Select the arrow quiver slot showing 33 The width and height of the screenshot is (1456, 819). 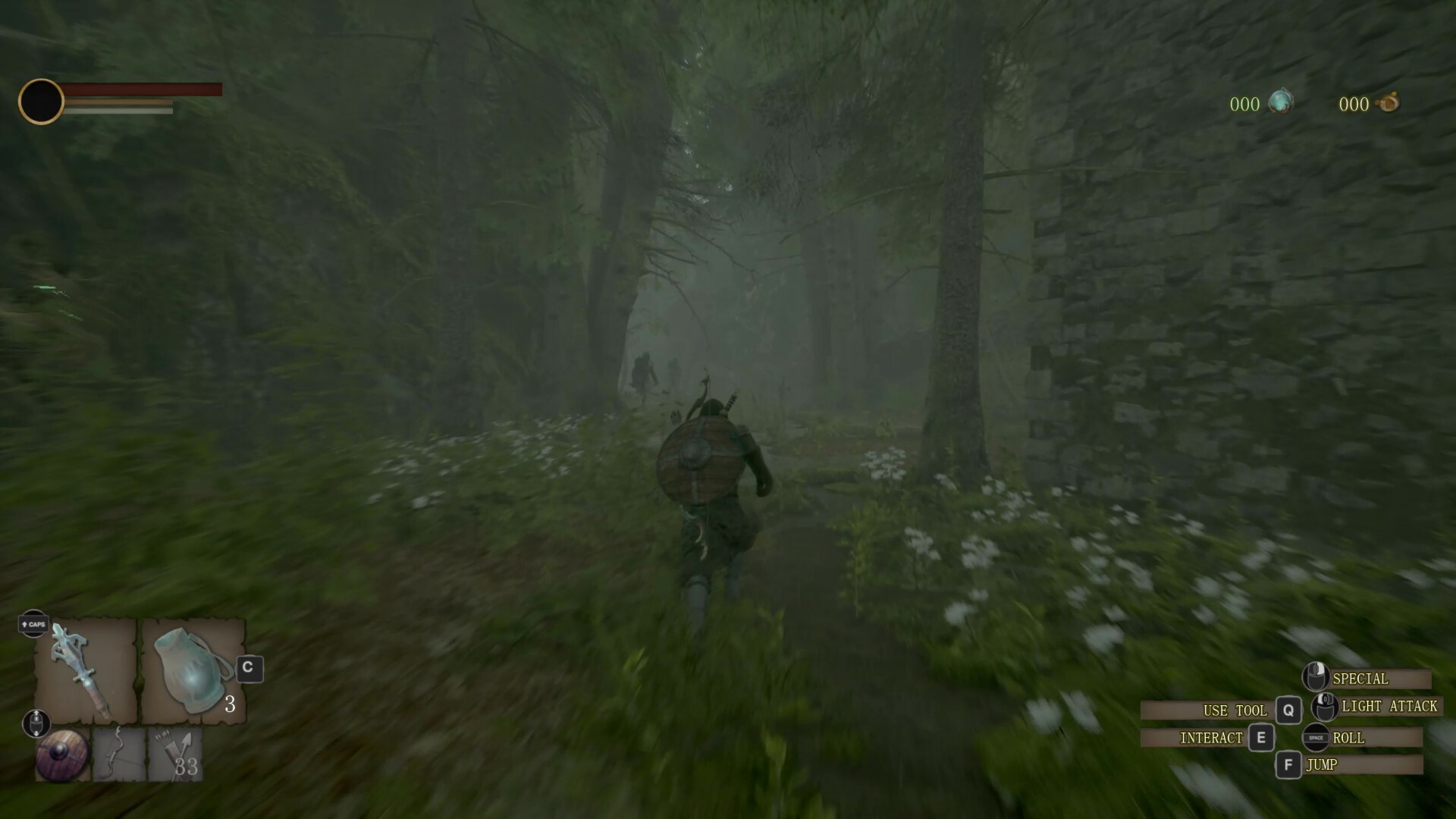pyautogui.click(x=173, y=757)
